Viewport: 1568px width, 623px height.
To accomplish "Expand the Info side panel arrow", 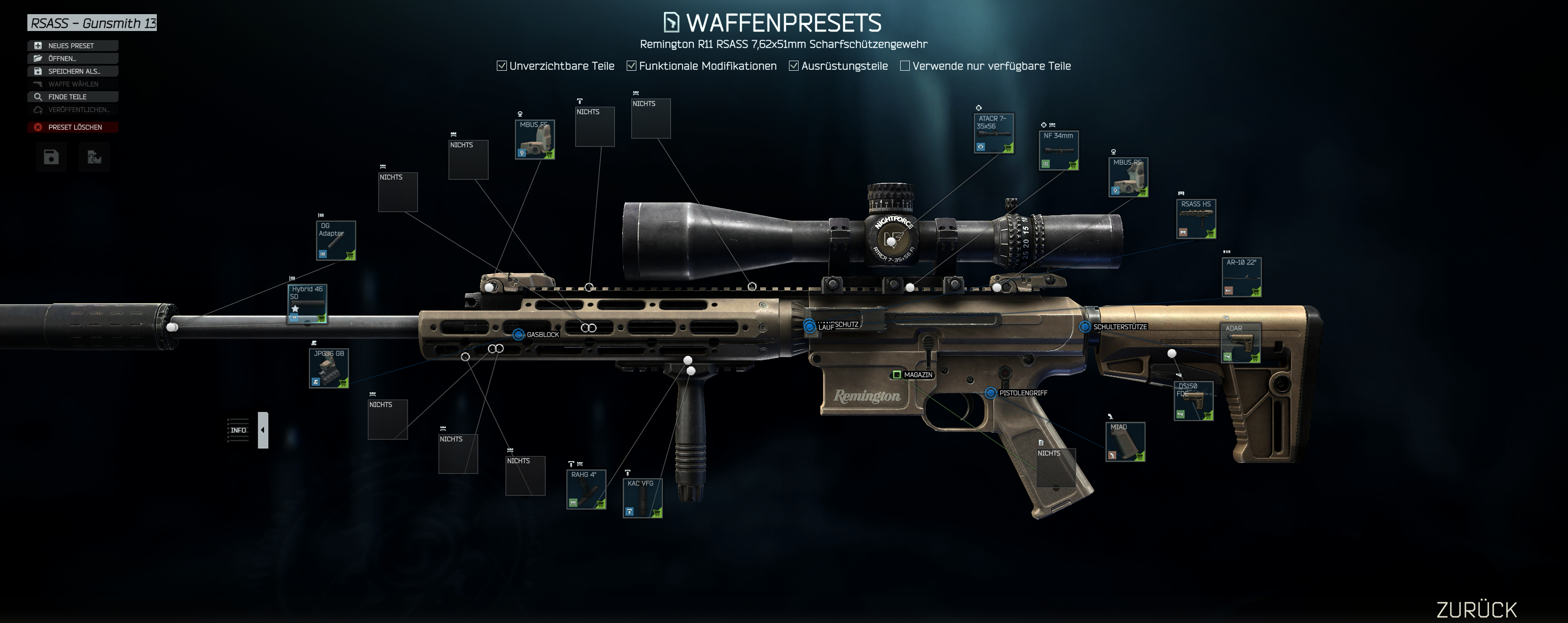I will [x=263, y=430].
